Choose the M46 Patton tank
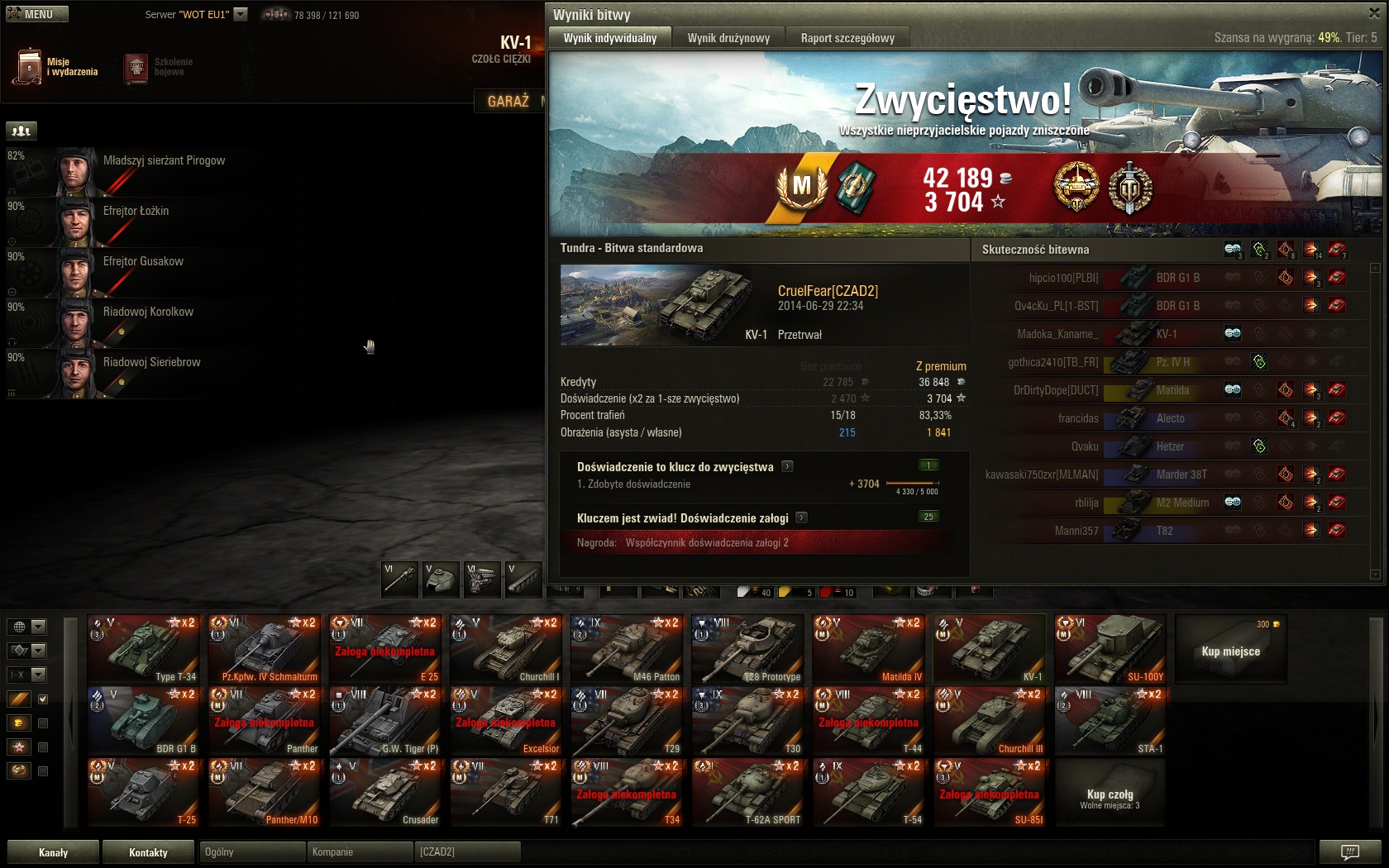This screenshot has height=868, width=1389. pyautogui.click(x=627, y=649)
